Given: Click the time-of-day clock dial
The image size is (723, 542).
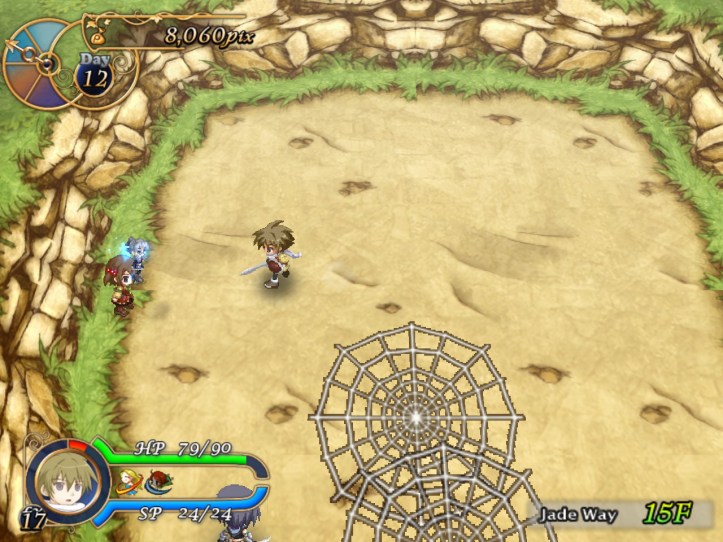Looking at the screenshot, I should pos(40,61).
